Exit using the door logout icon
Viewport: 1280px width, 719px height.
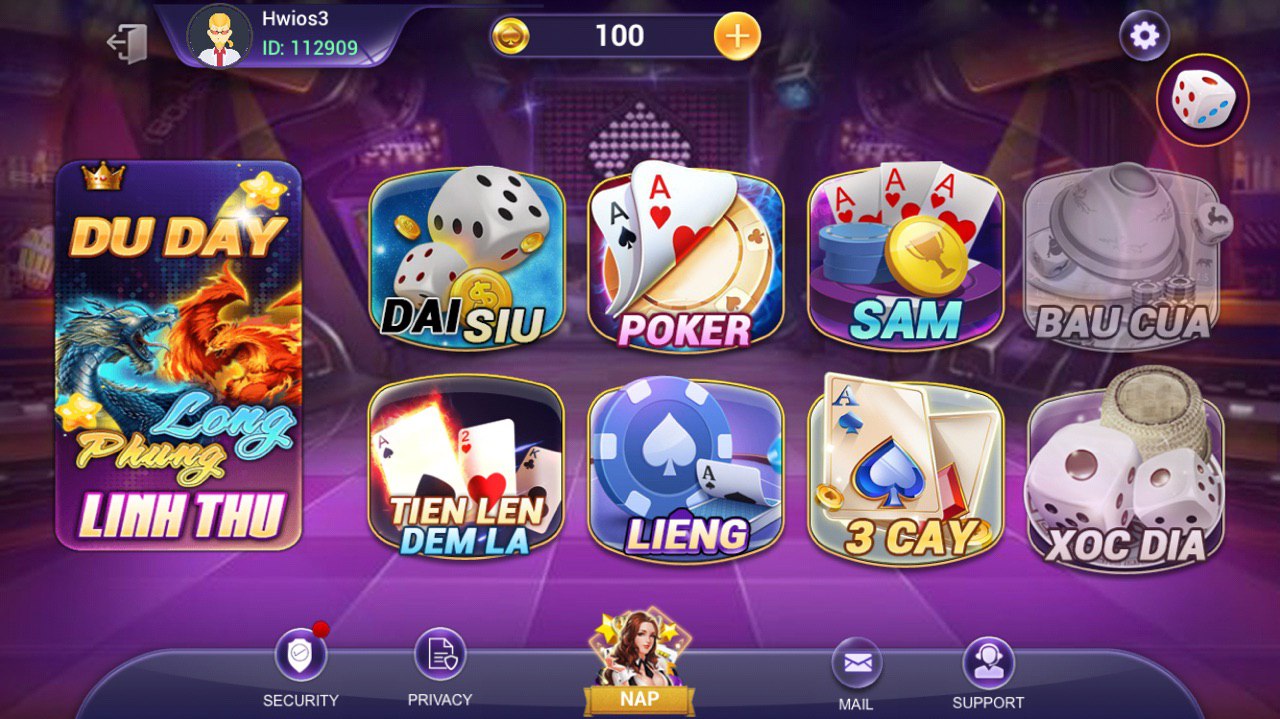(x=128, y=42)
